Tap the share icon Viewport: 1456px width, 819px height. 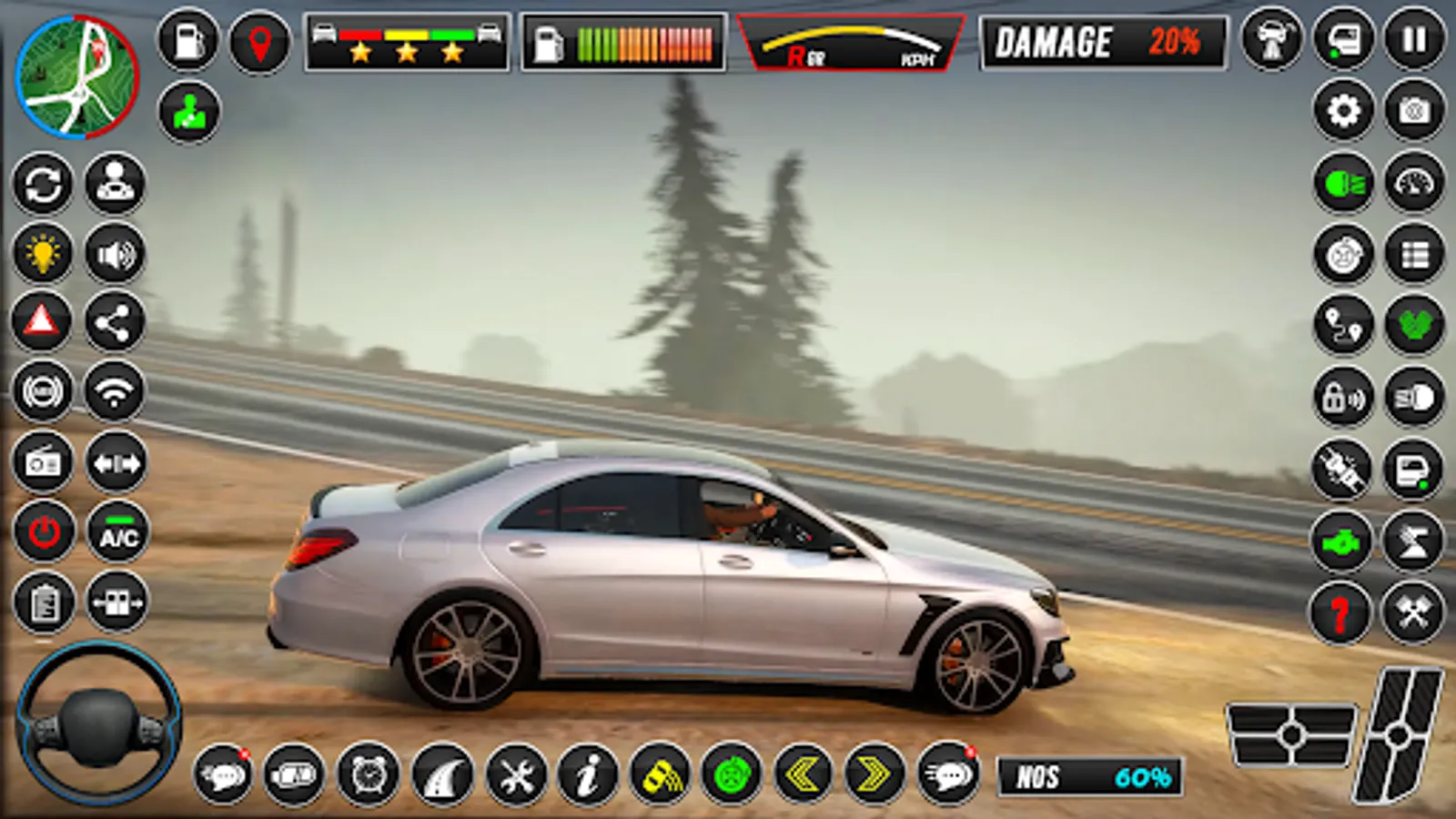[113, 325]
